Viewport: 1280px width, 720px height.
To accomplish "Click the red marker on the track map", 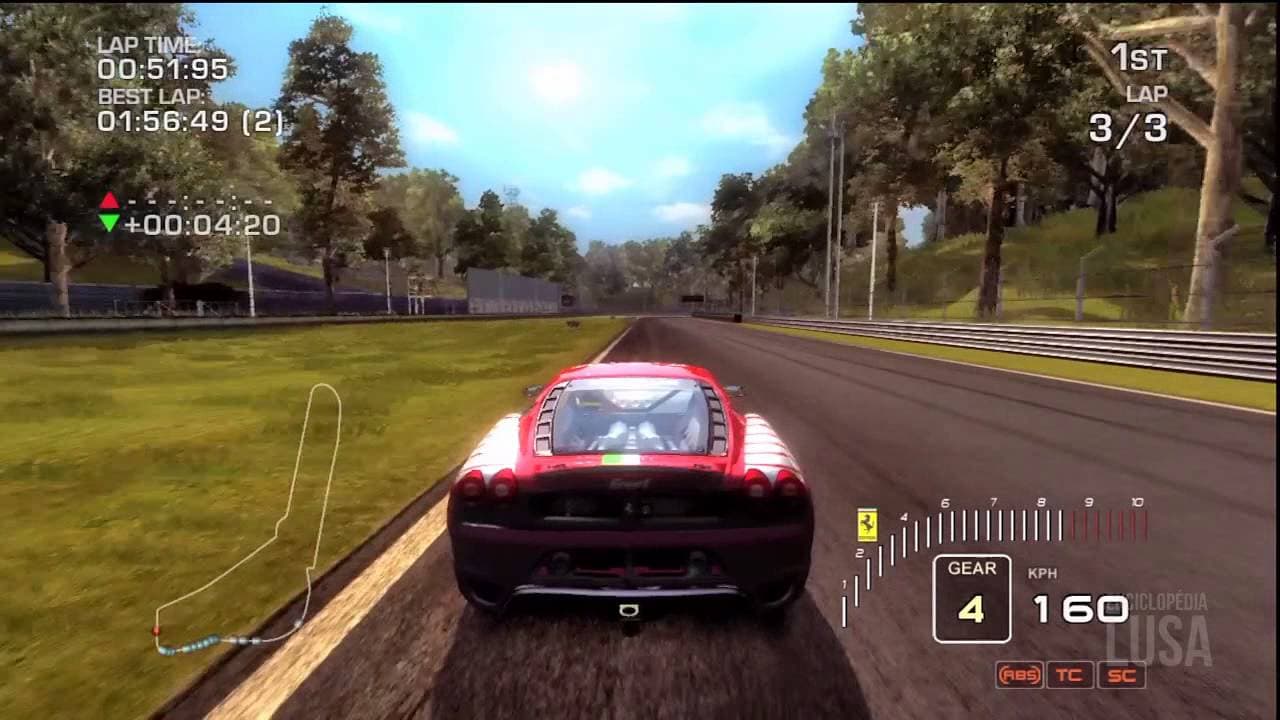I will [156, 630].
